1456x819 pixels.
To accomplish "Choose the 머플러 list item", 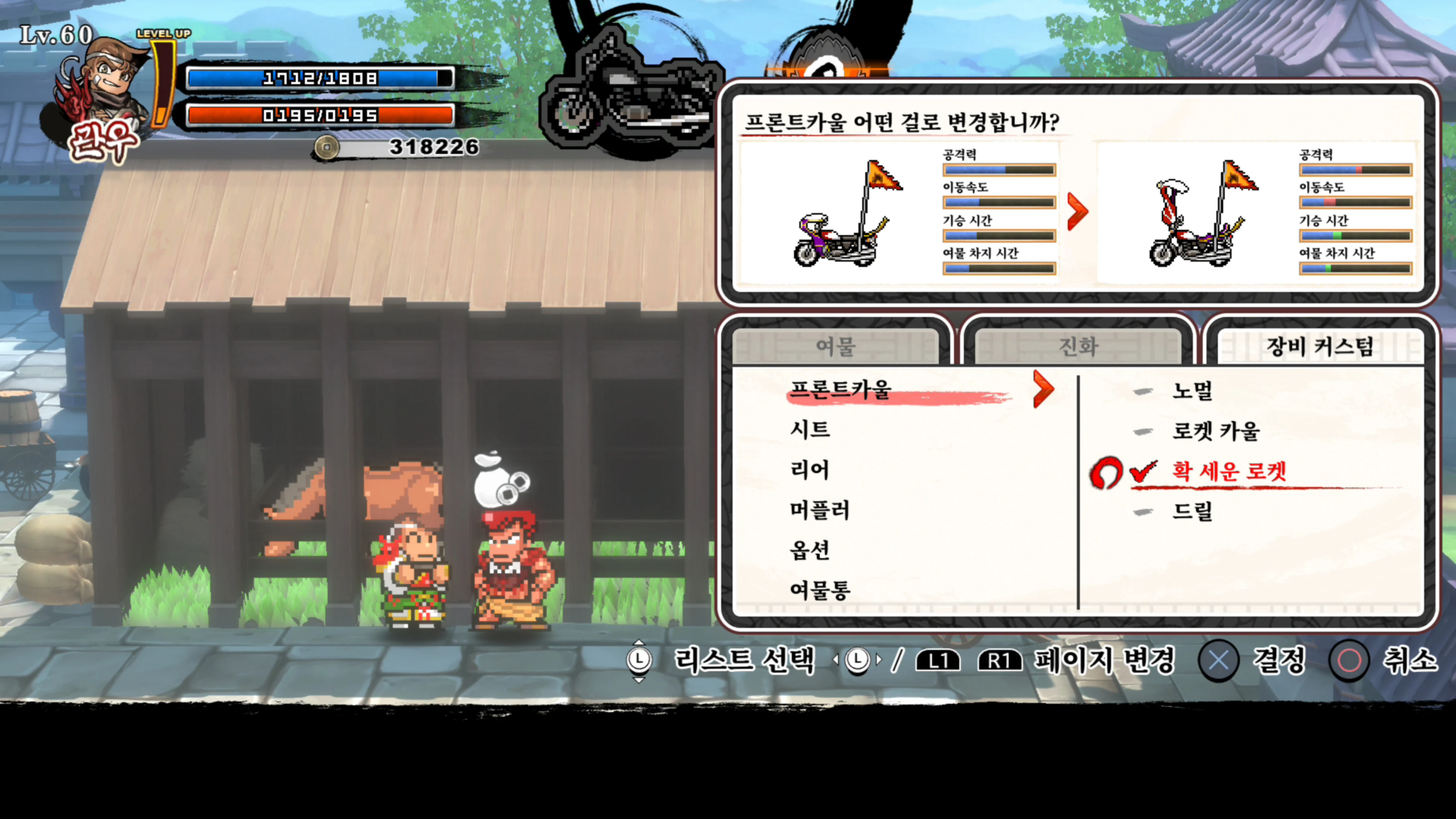I will pyautogui.click(x=819, y=510).
